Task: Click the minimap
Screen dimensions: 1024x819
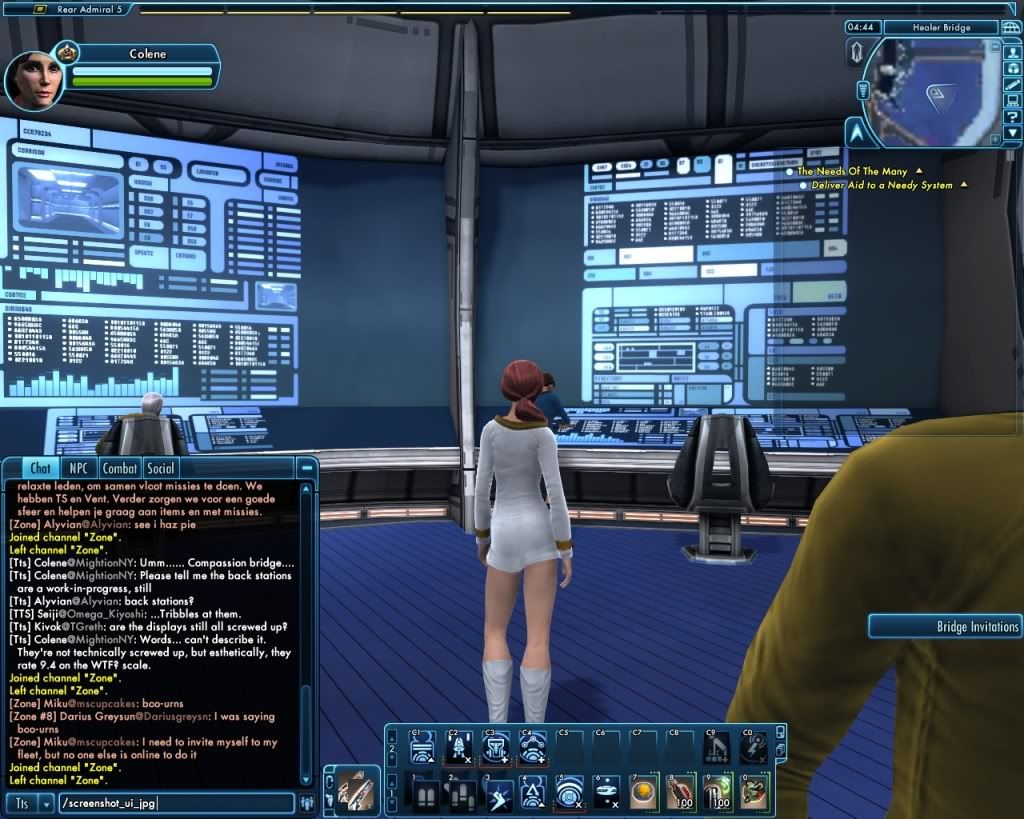Action: pyautogui.click(x=932, y=92)
